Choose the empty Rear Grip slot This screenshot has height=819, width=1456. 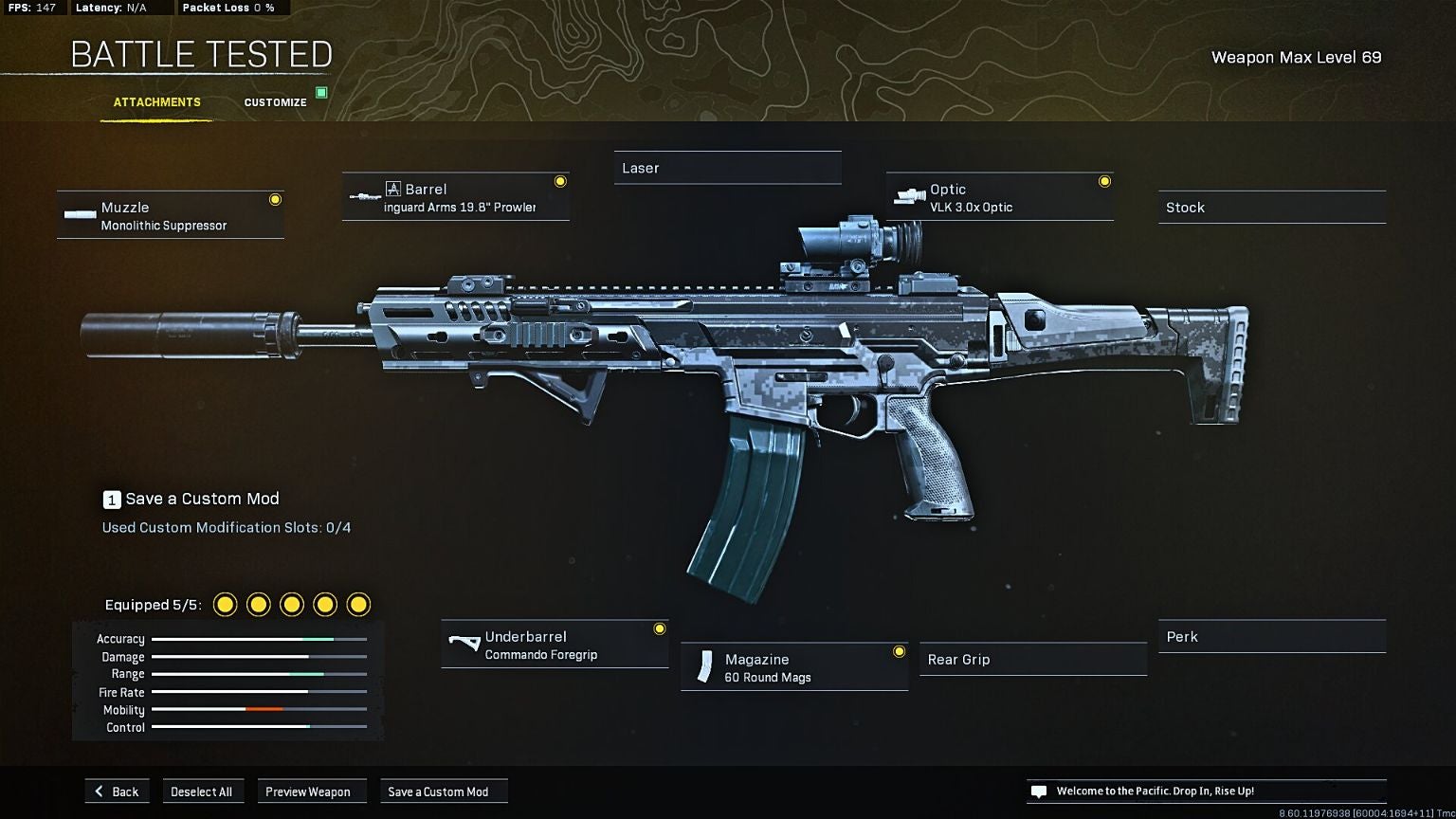coord(1032,660)
